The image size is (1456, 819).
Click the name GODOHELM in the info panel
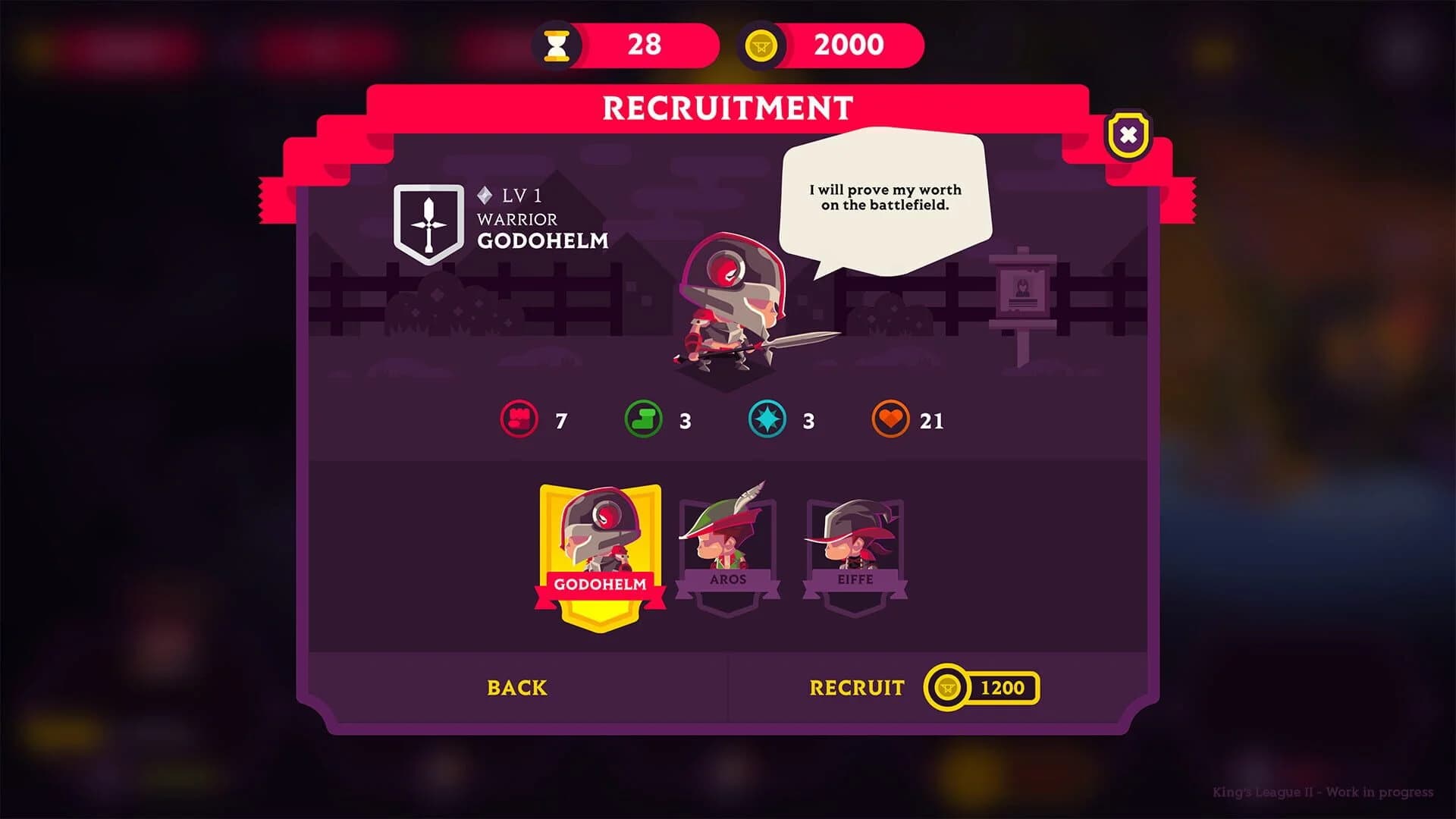543,243
